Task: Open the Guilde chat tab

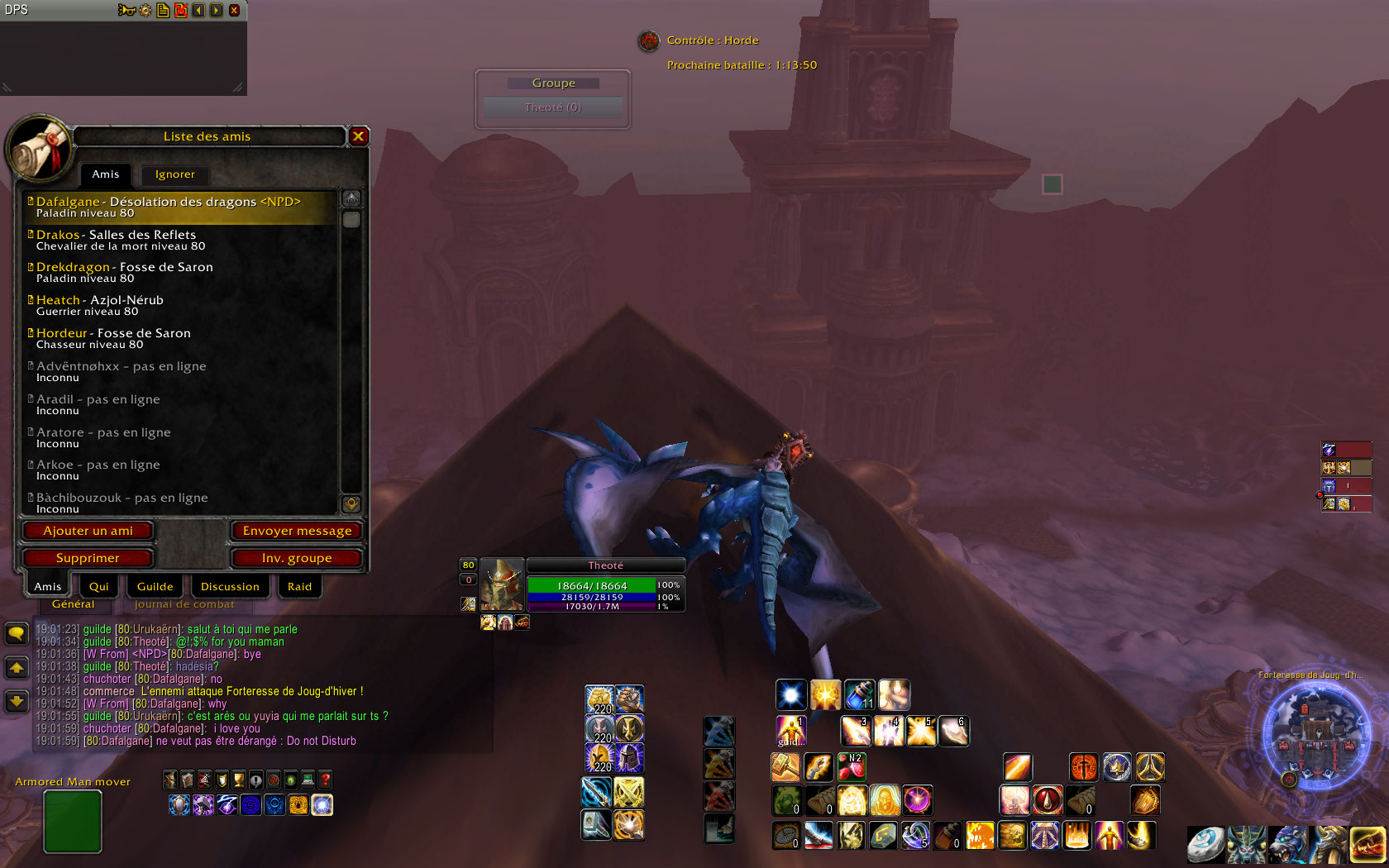Action: 155,586
